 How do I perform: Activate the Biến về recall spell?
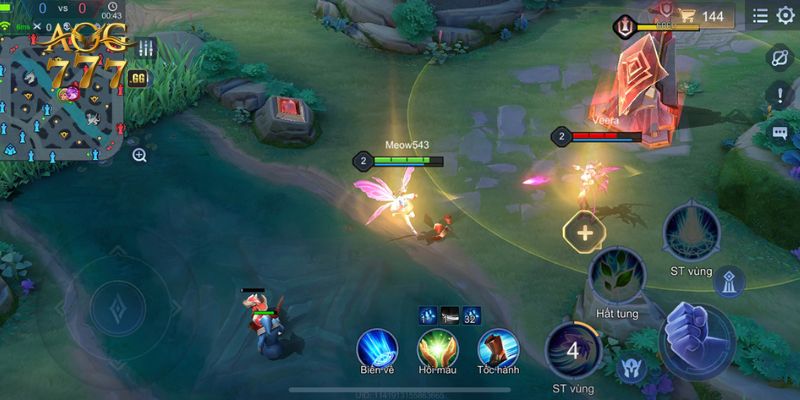click(377, 347)
